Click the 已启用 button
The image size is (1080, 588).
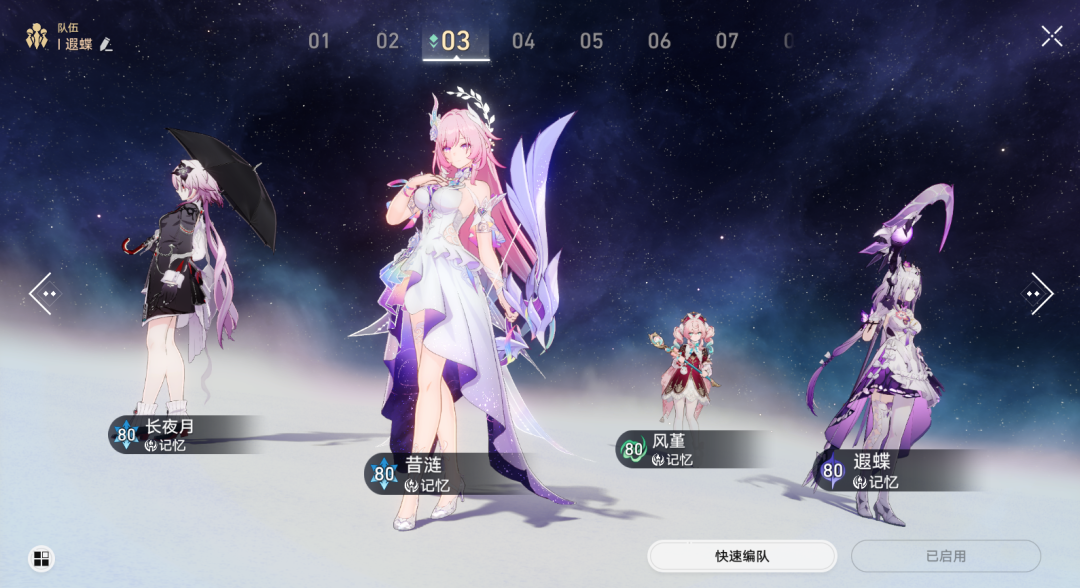click(945, 556)
